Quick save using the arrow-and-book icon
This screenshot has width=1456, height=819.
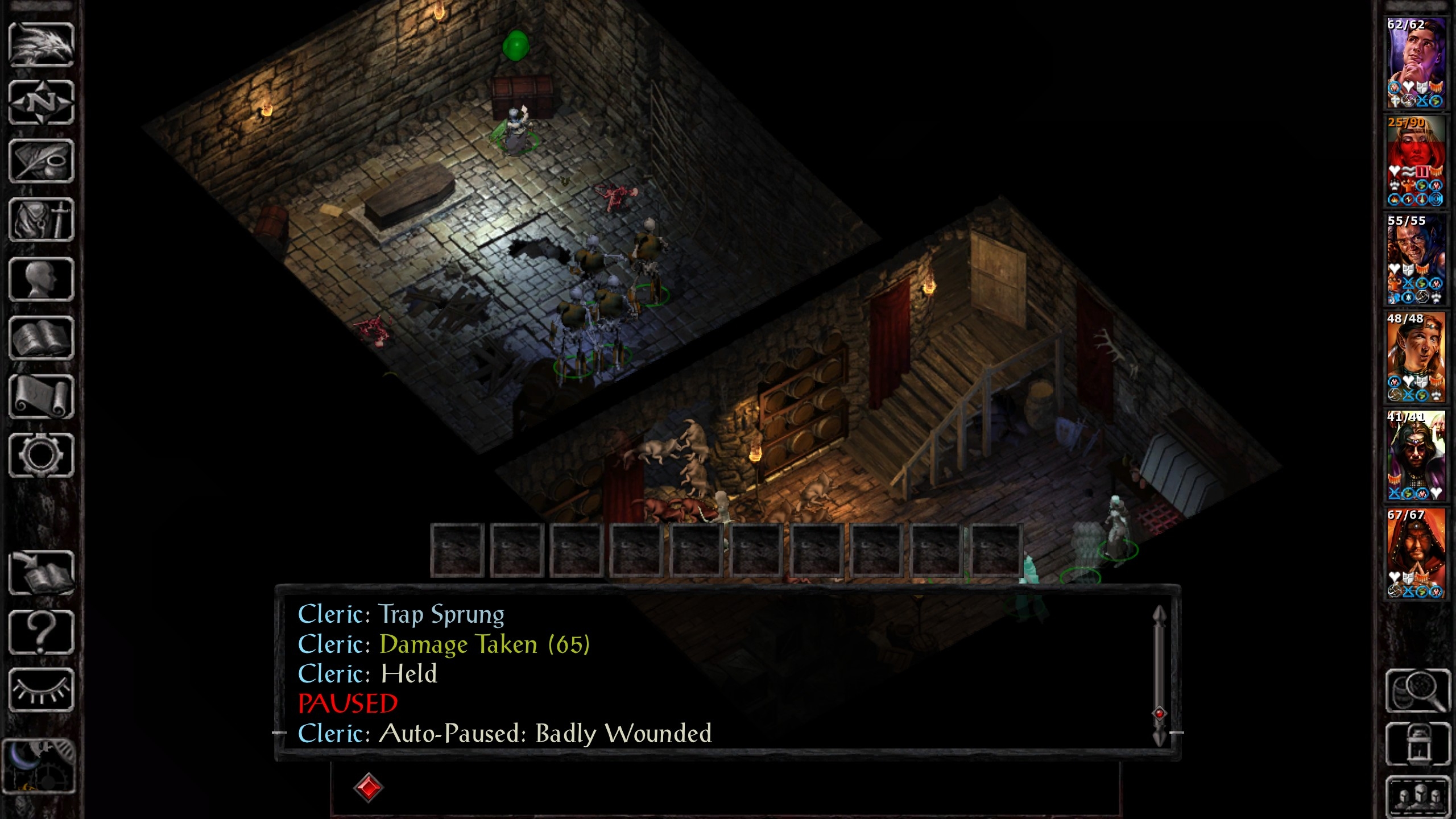pyautogui.click(x=41, y=573)
